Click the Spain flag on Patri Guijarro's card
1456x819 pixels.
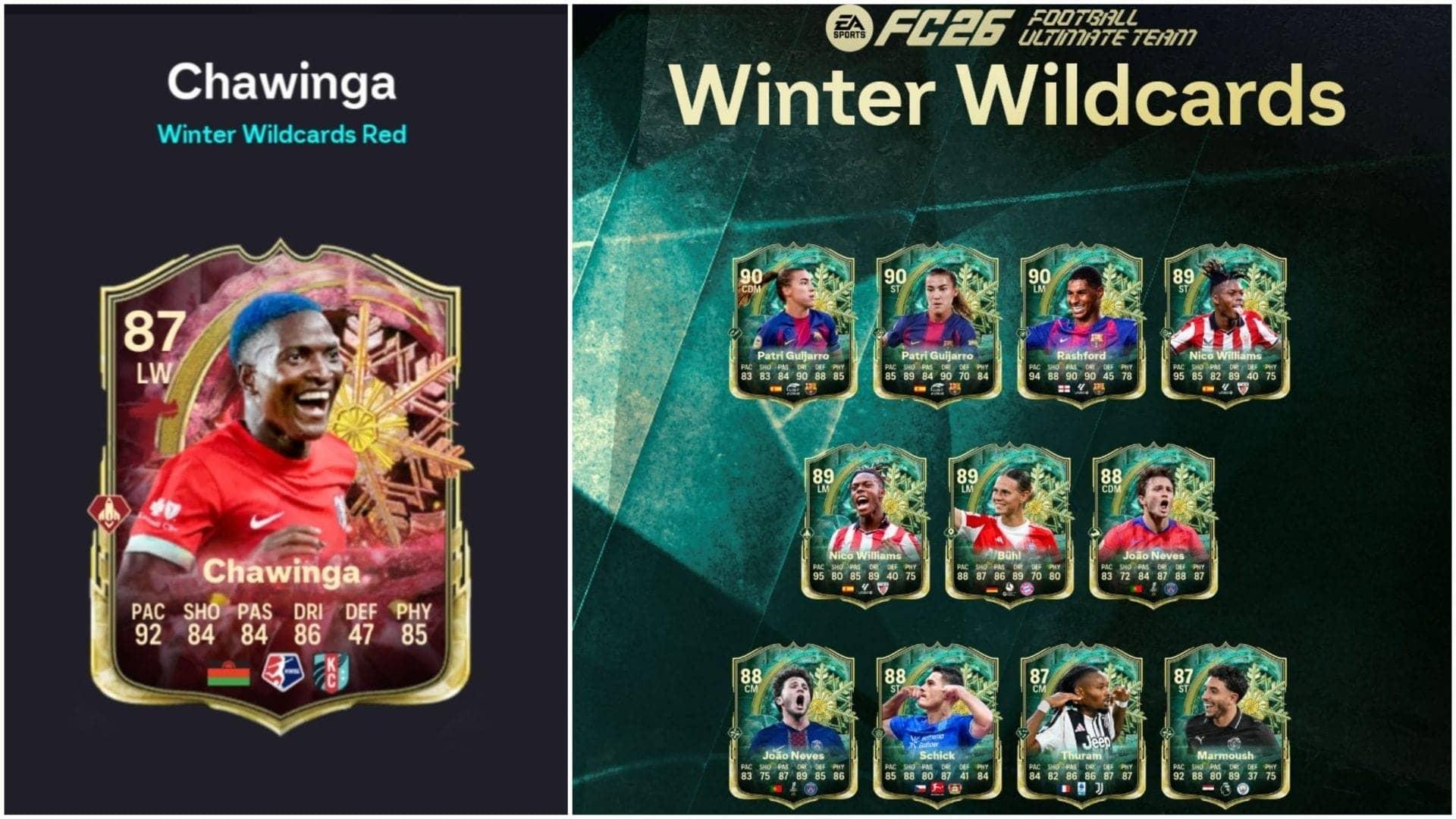[x=776, y=389]
